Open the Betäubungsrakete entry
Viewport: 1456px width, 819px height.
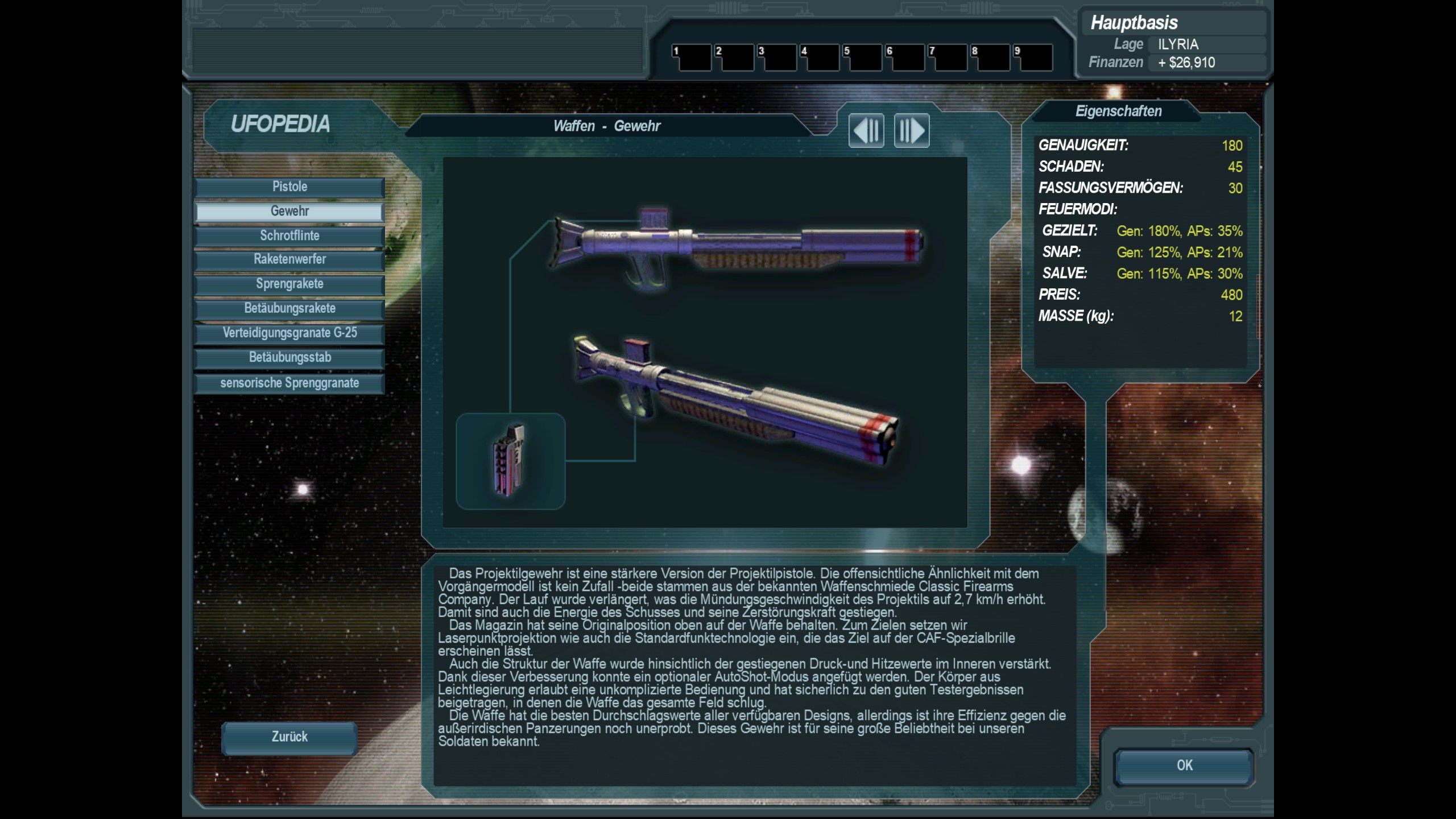pos(289,309)
